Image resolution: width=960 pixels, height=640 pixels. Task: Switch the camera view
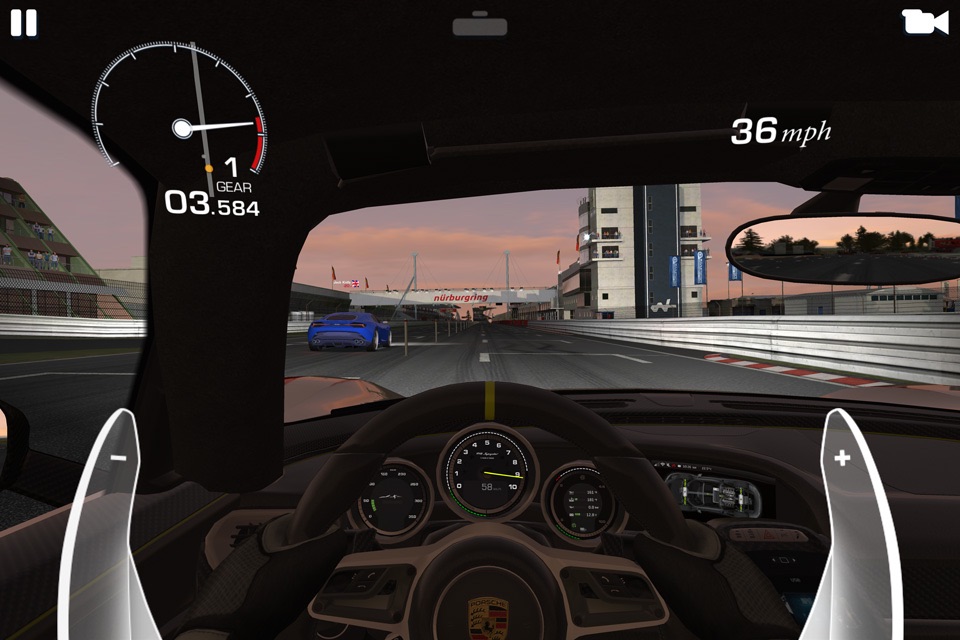924,22
